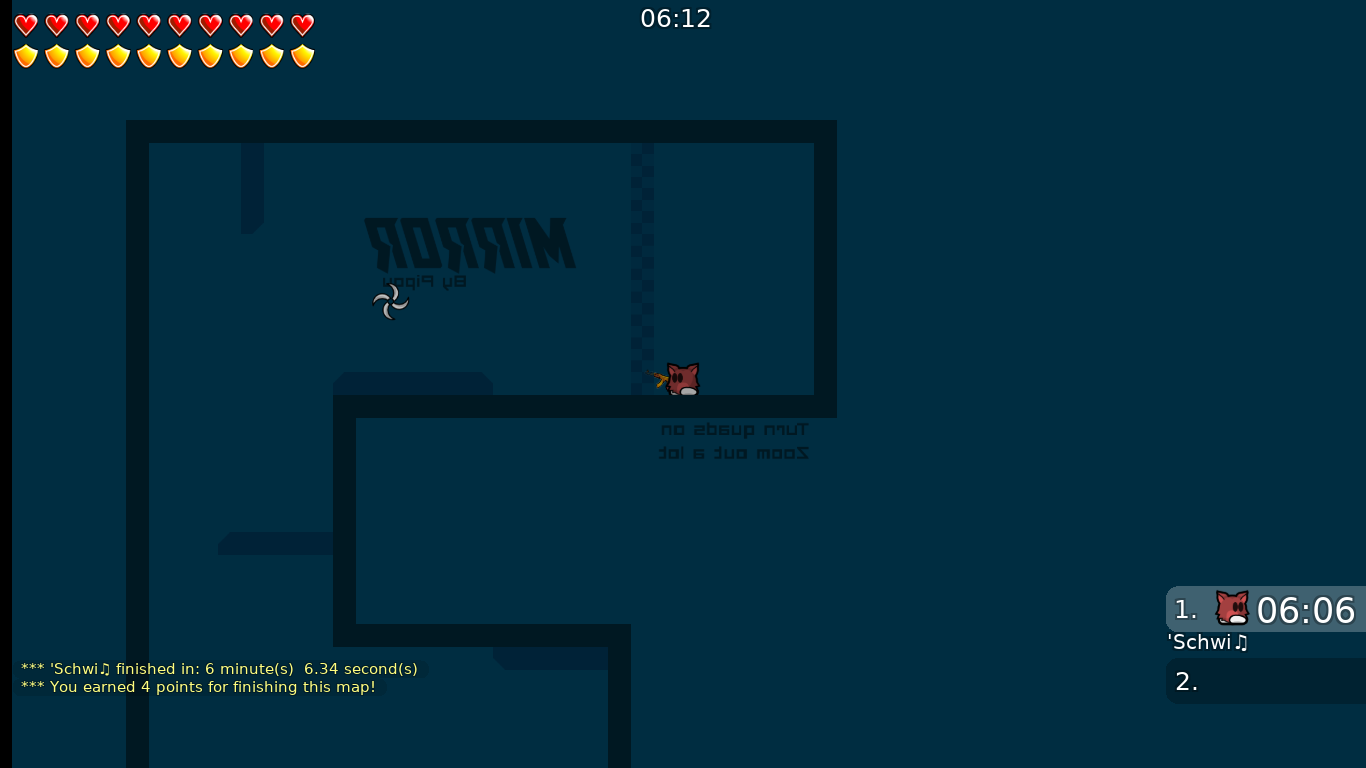Click the fox player character on the platform
Image resolution: width=1366 pixels, height=768 pixels.
(x=684, y=380)
